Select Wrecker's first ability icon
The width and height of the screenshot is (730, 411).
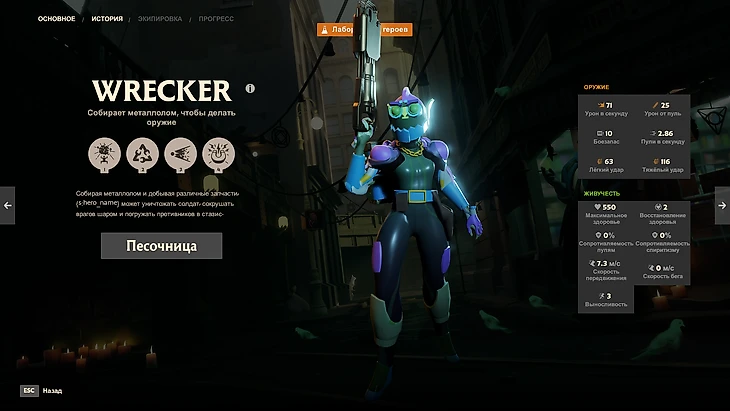(104, 154)
